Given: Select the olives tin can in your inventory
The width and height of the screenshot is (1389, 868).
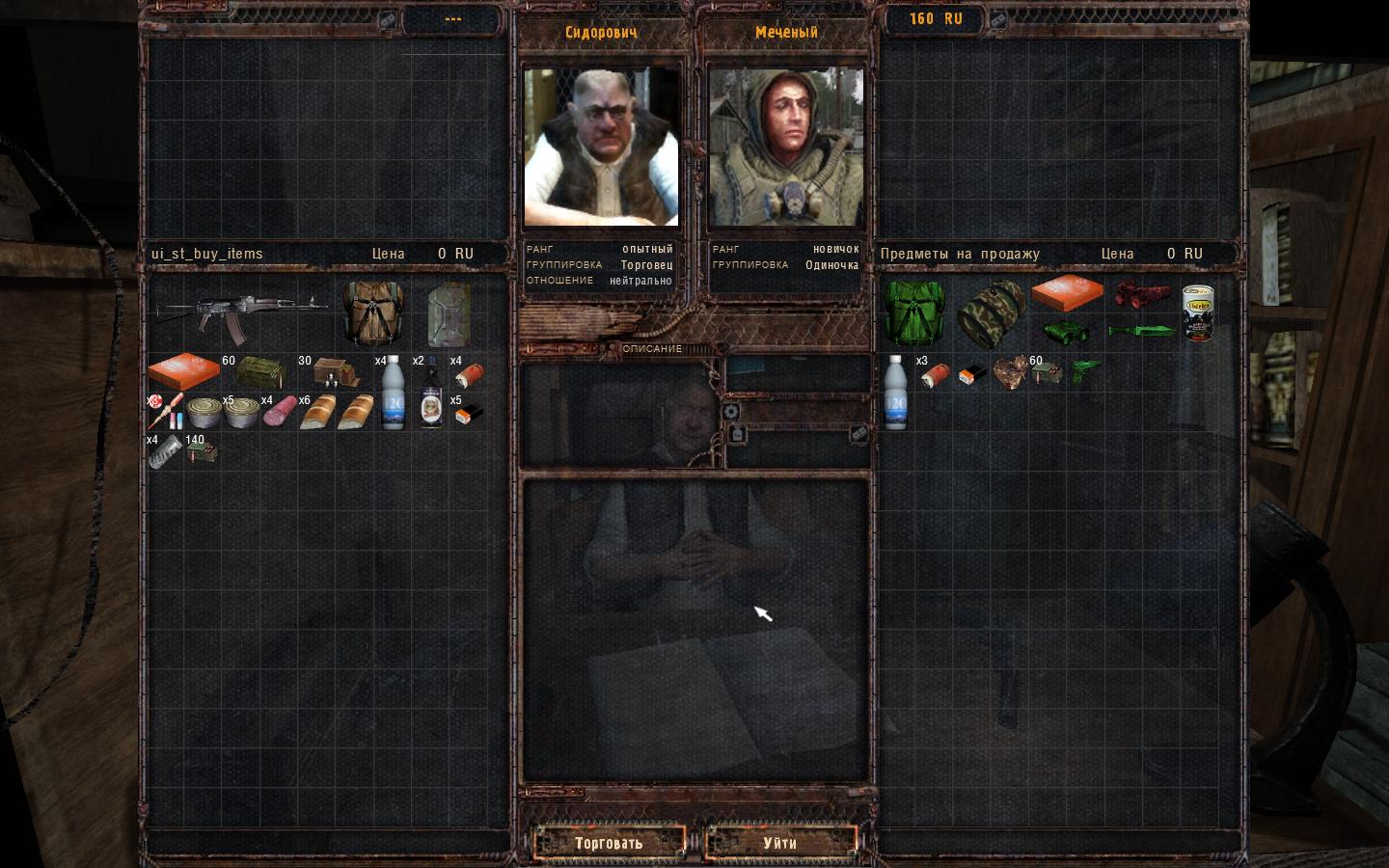Looking at the screenshot, I should click(x=1198, y=313).
